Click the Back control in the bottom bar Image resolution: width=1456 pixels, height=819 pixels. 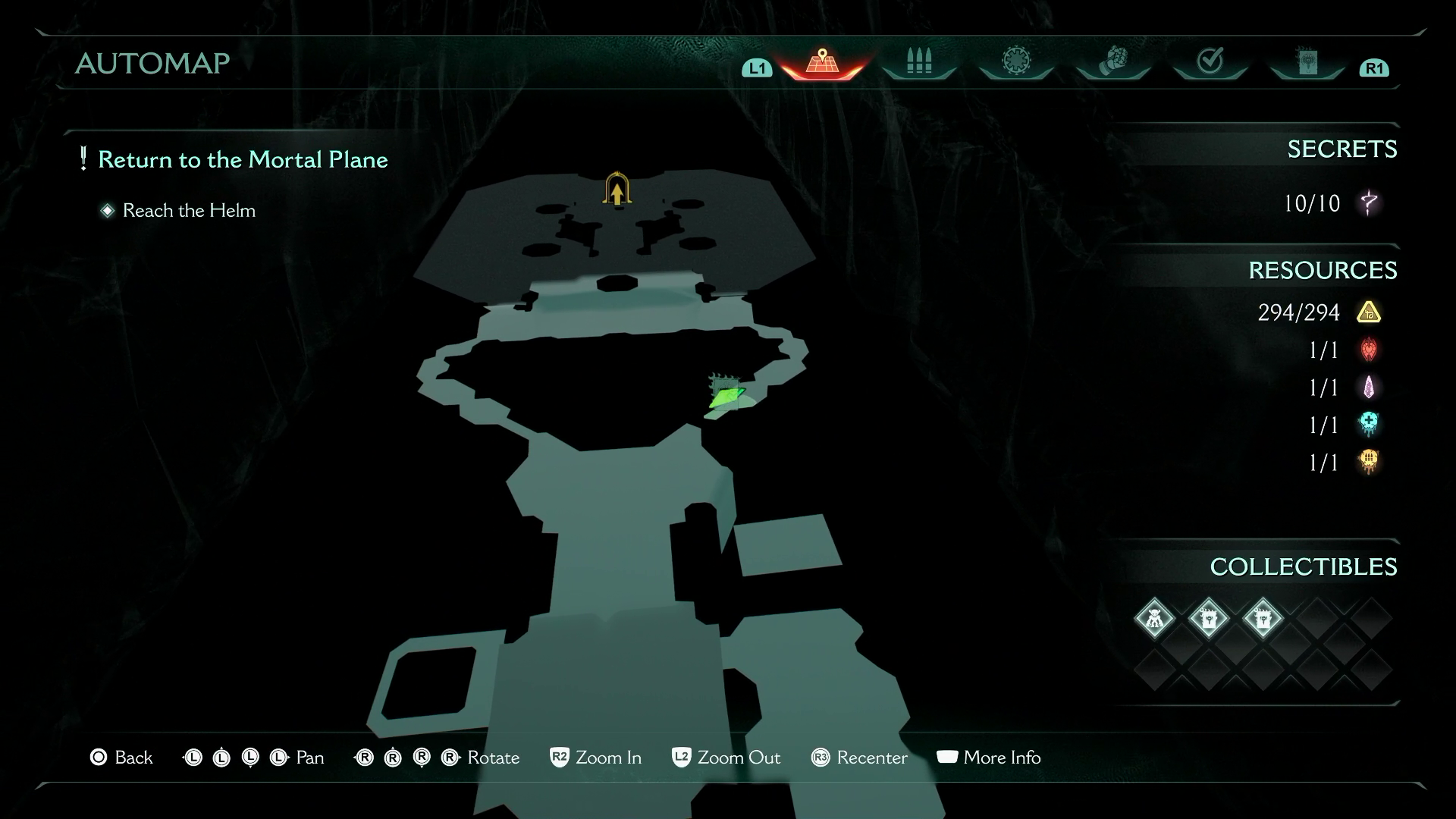point(99,757)
